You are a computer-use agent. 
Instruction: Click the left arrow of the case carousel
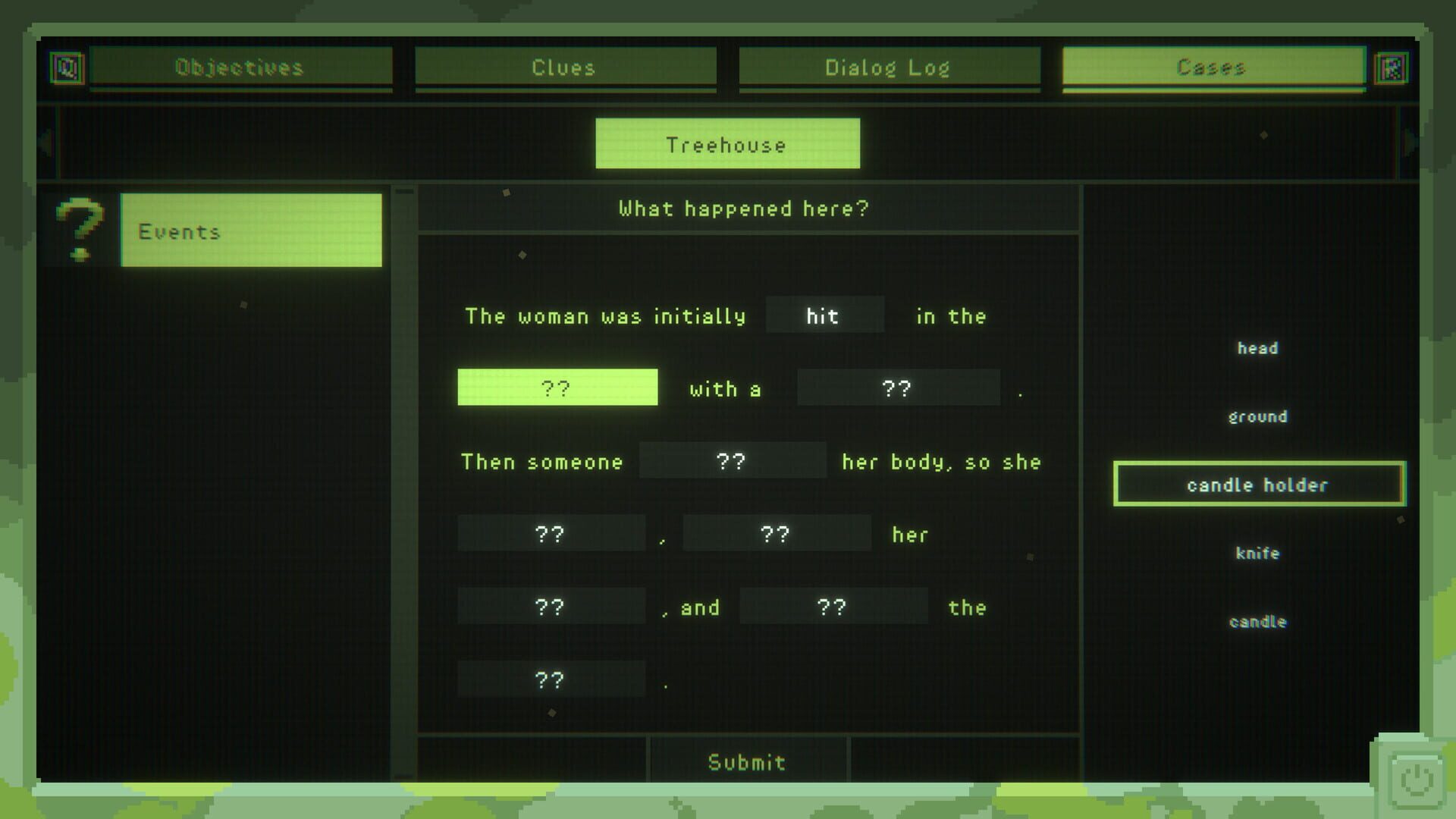coord(49,144)
